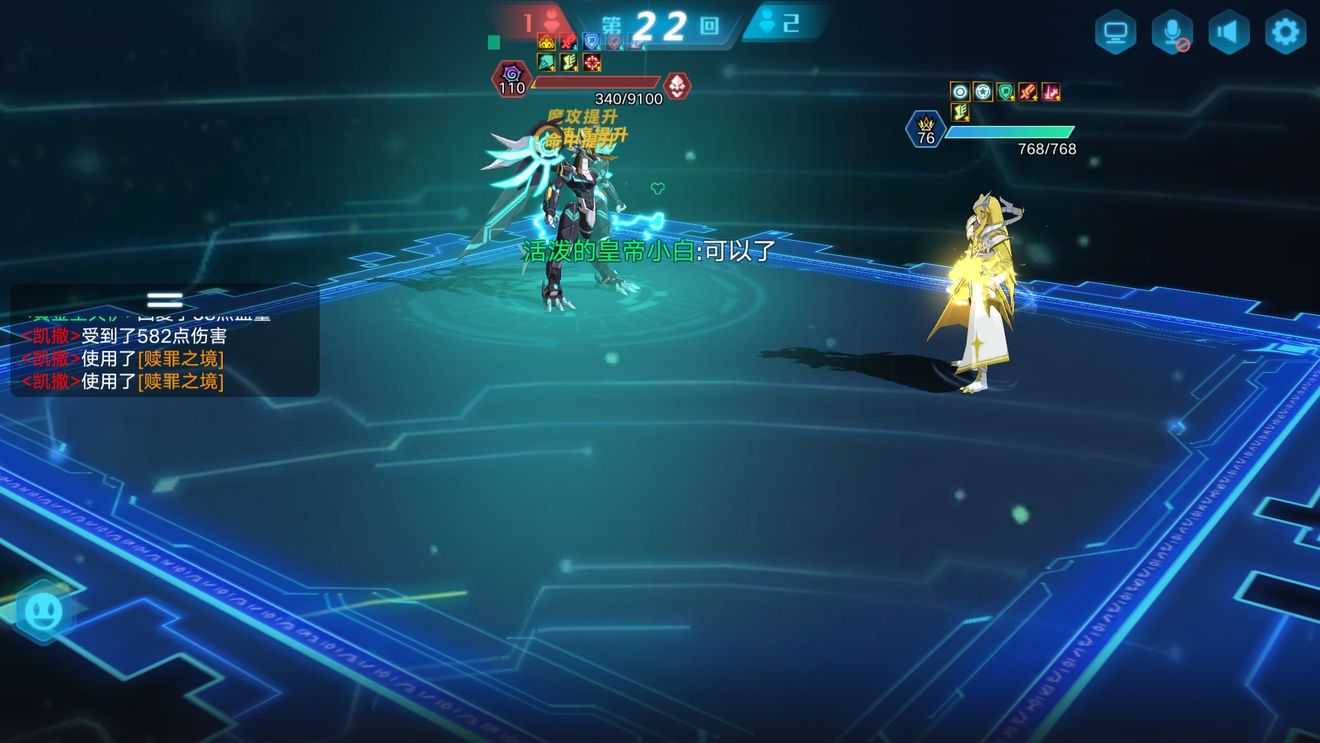The width and height of the screenshot is (1320, 743).
Task: Open the smiley emoji panel
Action: pos(43,611)
